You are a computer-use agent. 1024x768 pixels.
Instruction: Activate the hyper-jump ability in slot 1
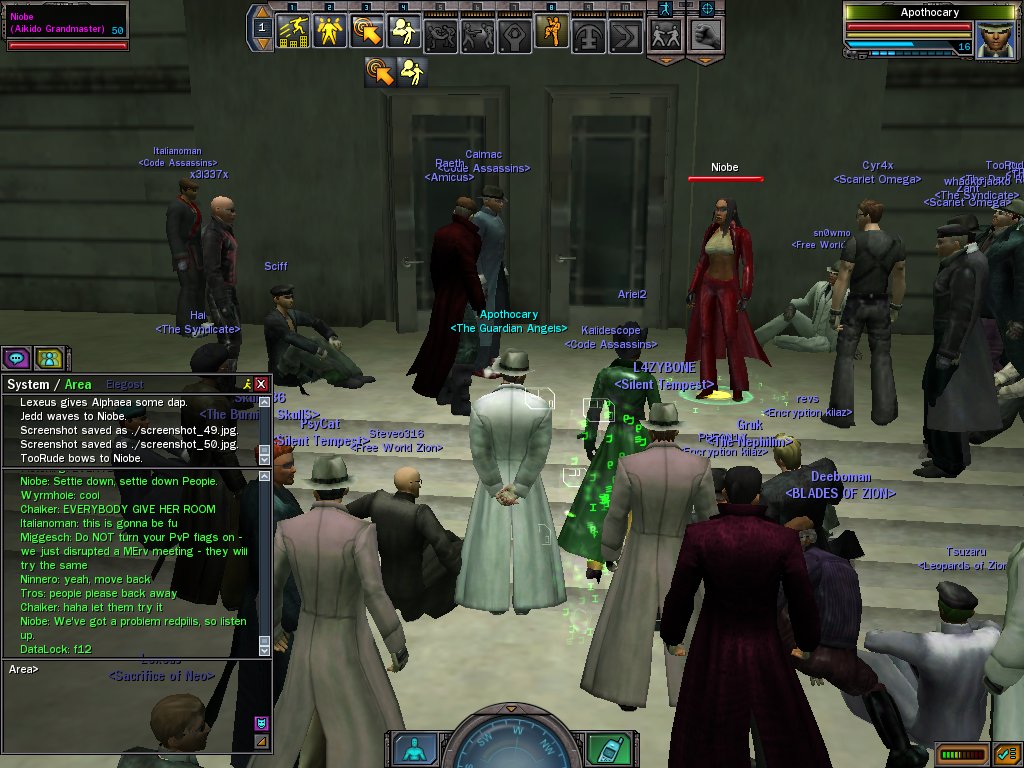click(x=292, y=33)
